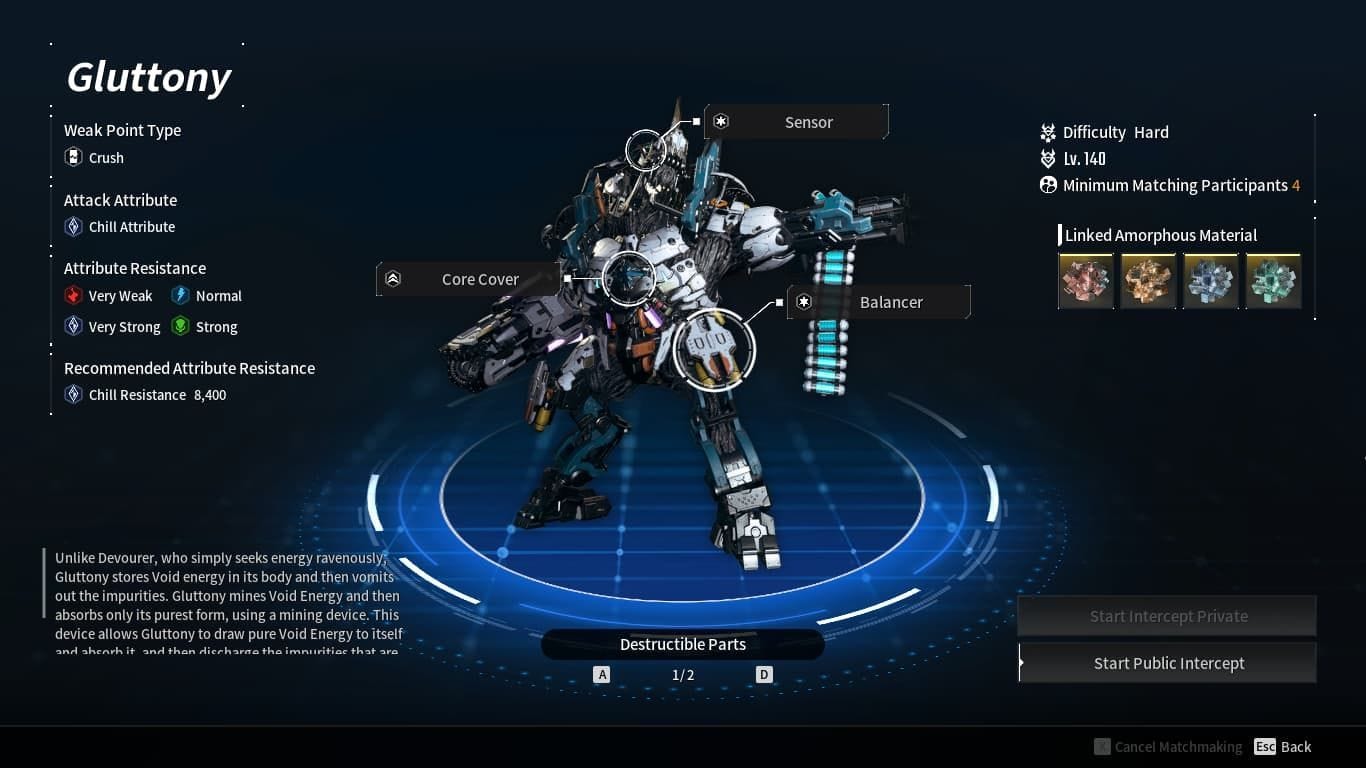
Task: Click the Crush weak point type icon
Action: (x=72, y=157)
